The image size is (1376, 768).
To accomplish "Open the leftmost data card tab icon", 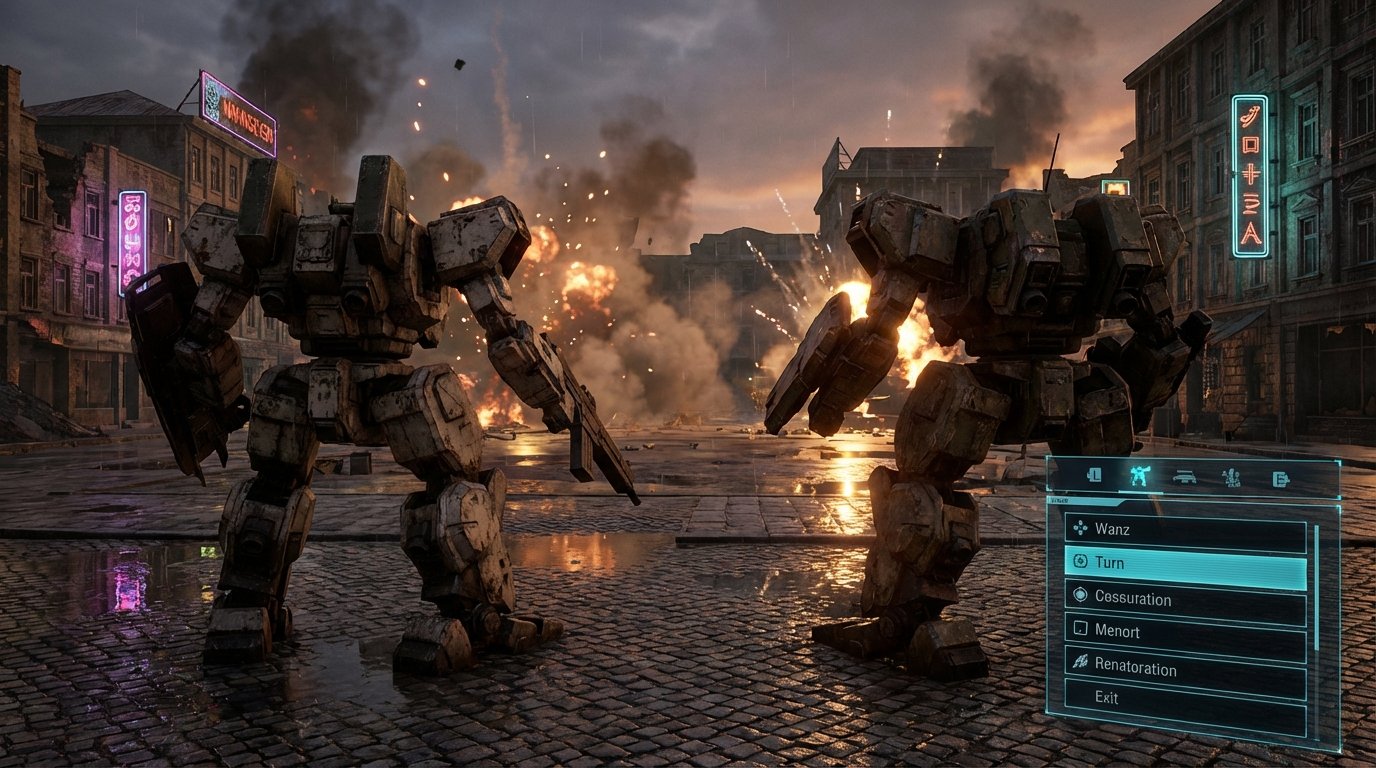I will [1095, 476].
